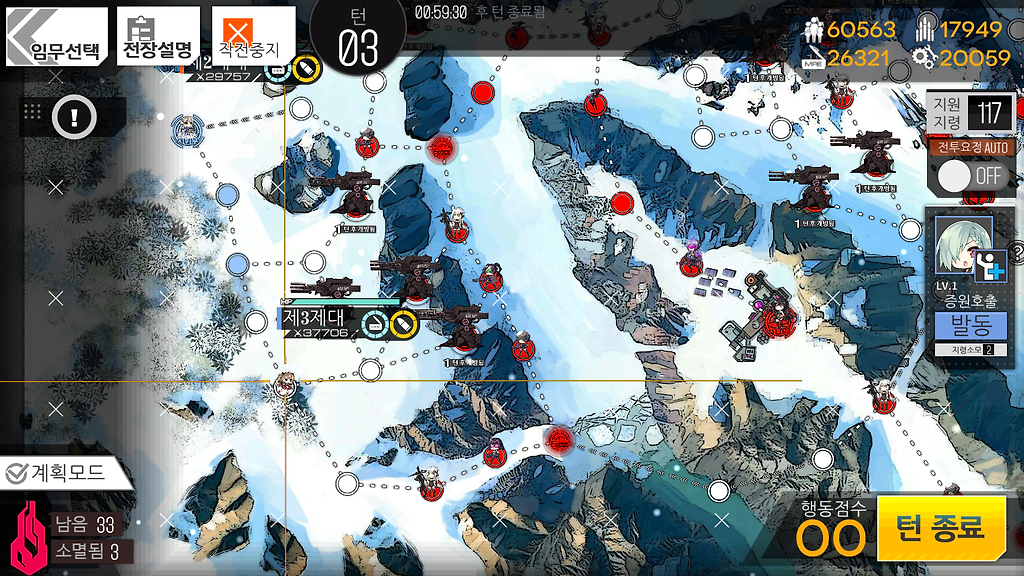The image size is (1024, 576).
Task: Open the dotted grid menu icon
Action: click(31, 112)
